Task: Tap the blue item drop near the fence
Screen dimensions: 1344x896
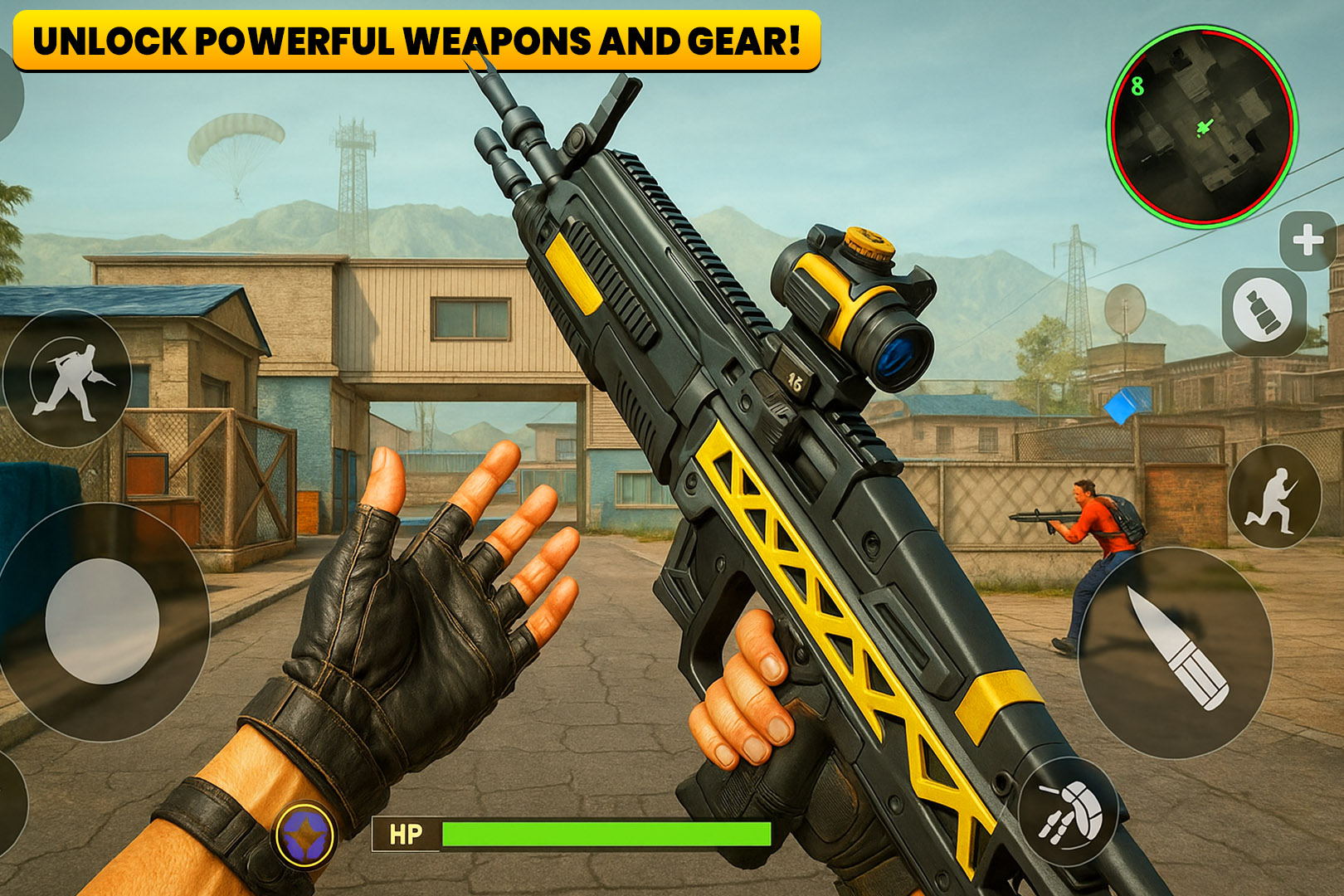Action: pos(1127,404)
